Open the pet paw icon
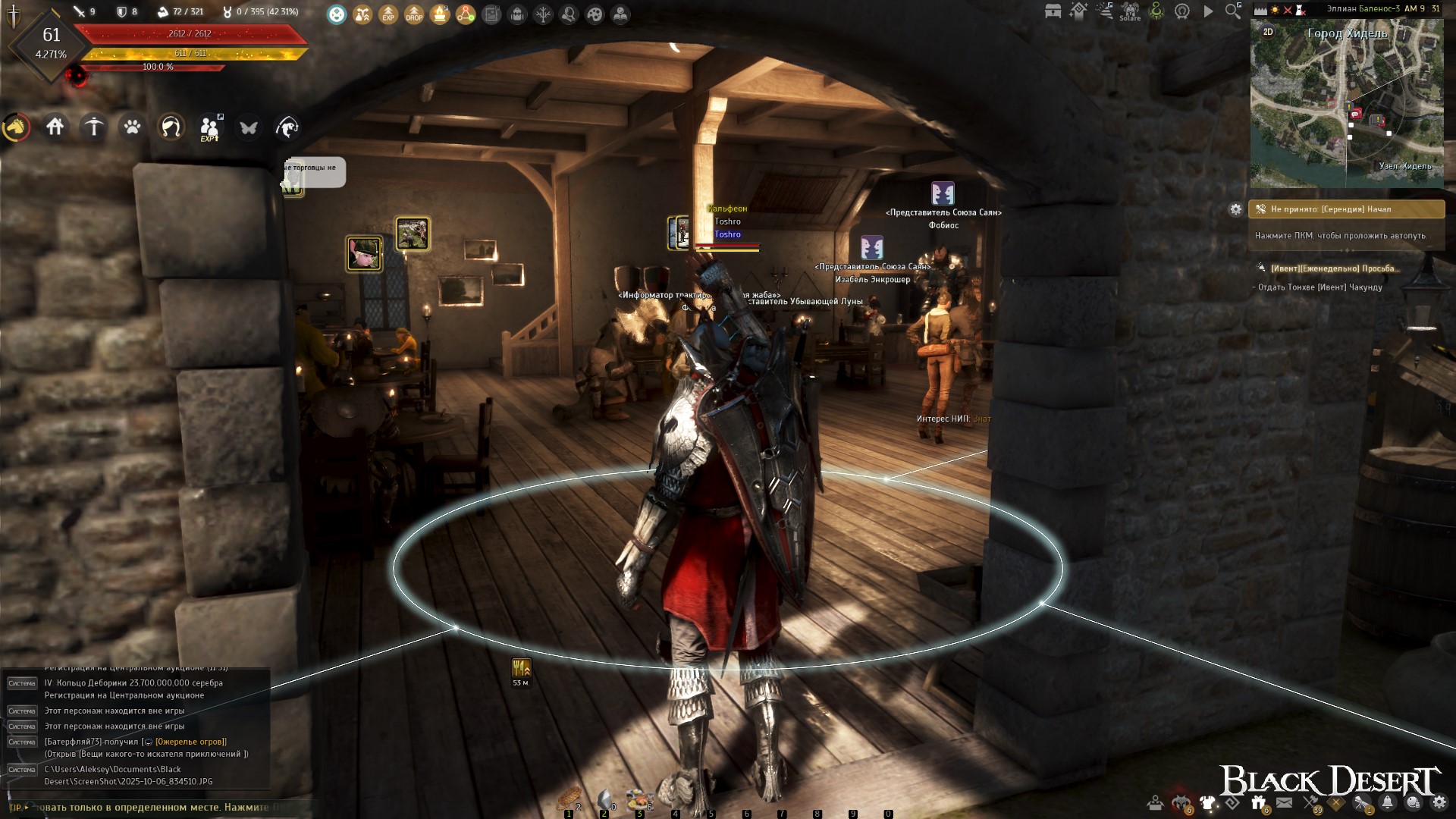 pos(132,127)
